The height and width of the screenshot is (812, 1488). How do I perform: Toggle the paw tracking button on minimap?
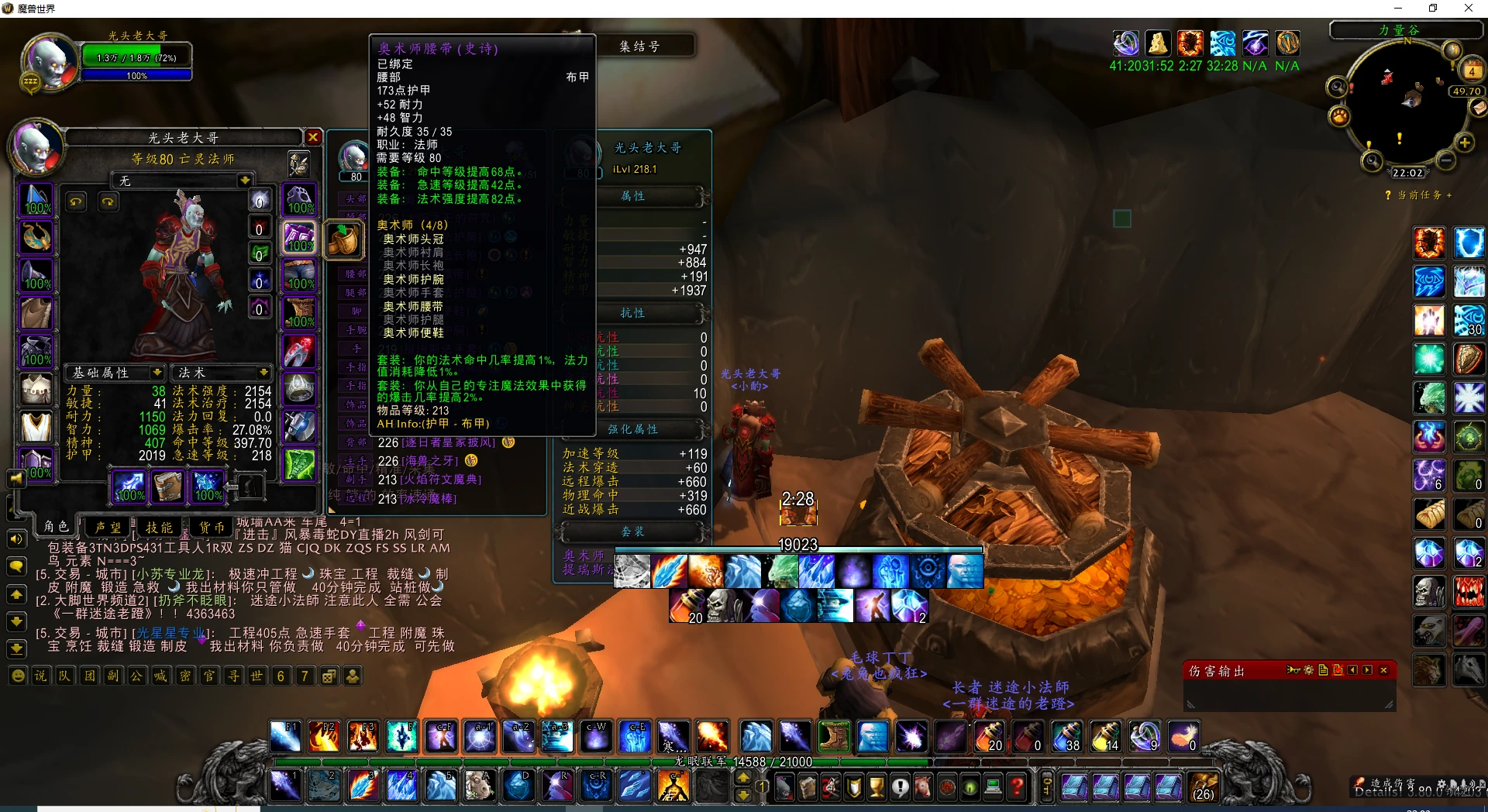coord(1339,117)
